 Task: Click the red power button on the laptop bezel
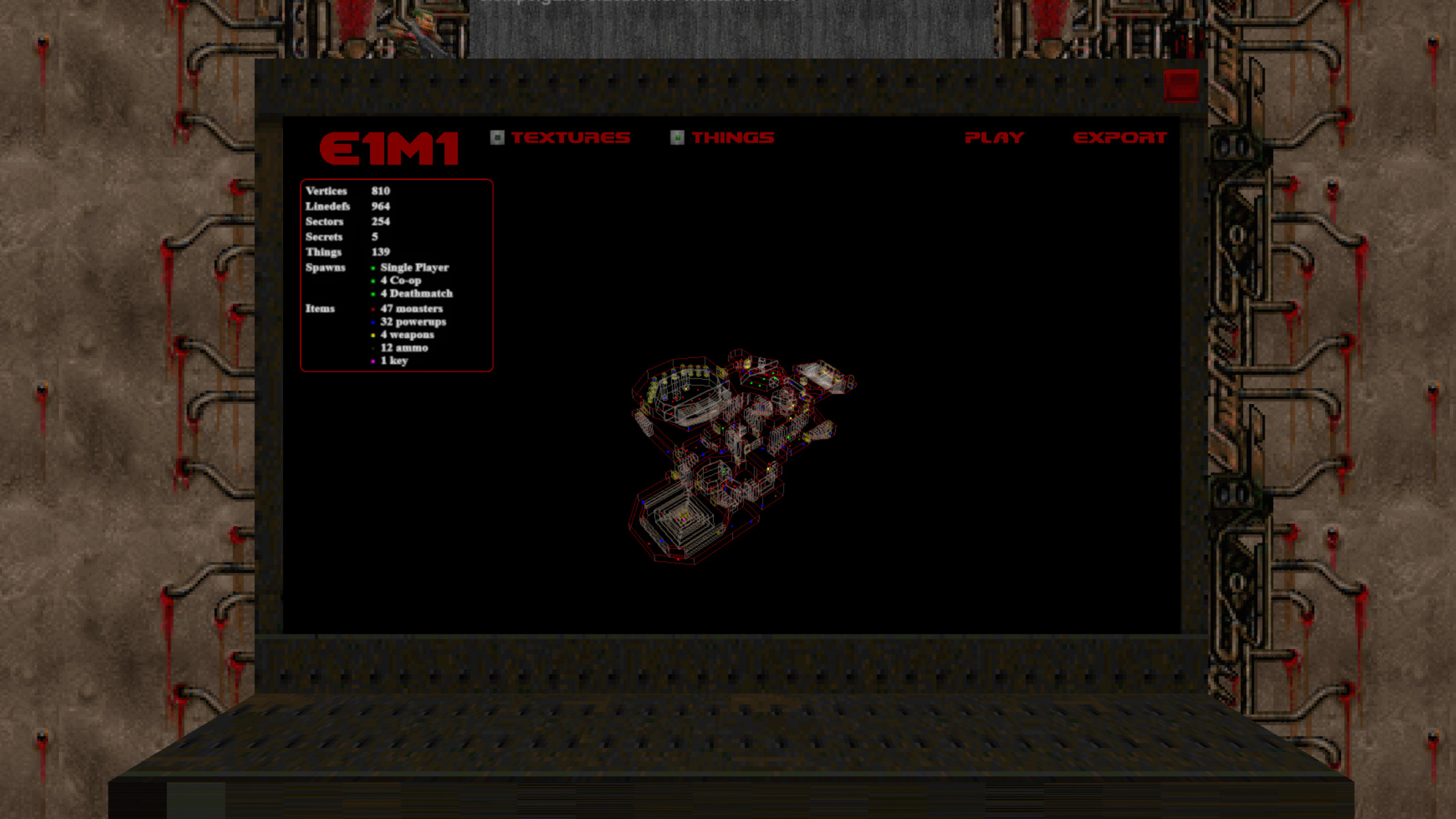[x=1180, y=85]
